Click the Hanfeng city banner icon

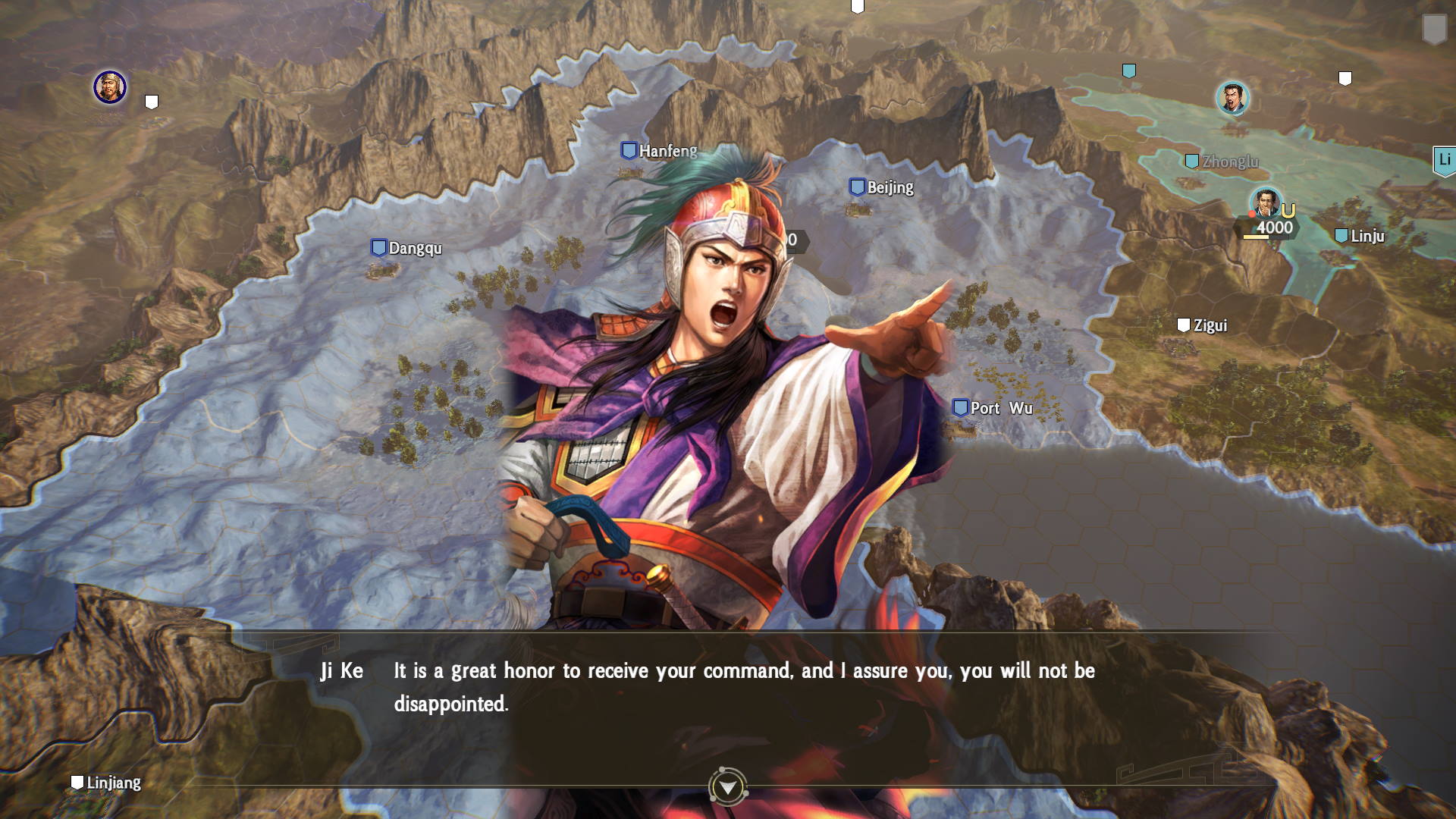[x=629, y=149]
